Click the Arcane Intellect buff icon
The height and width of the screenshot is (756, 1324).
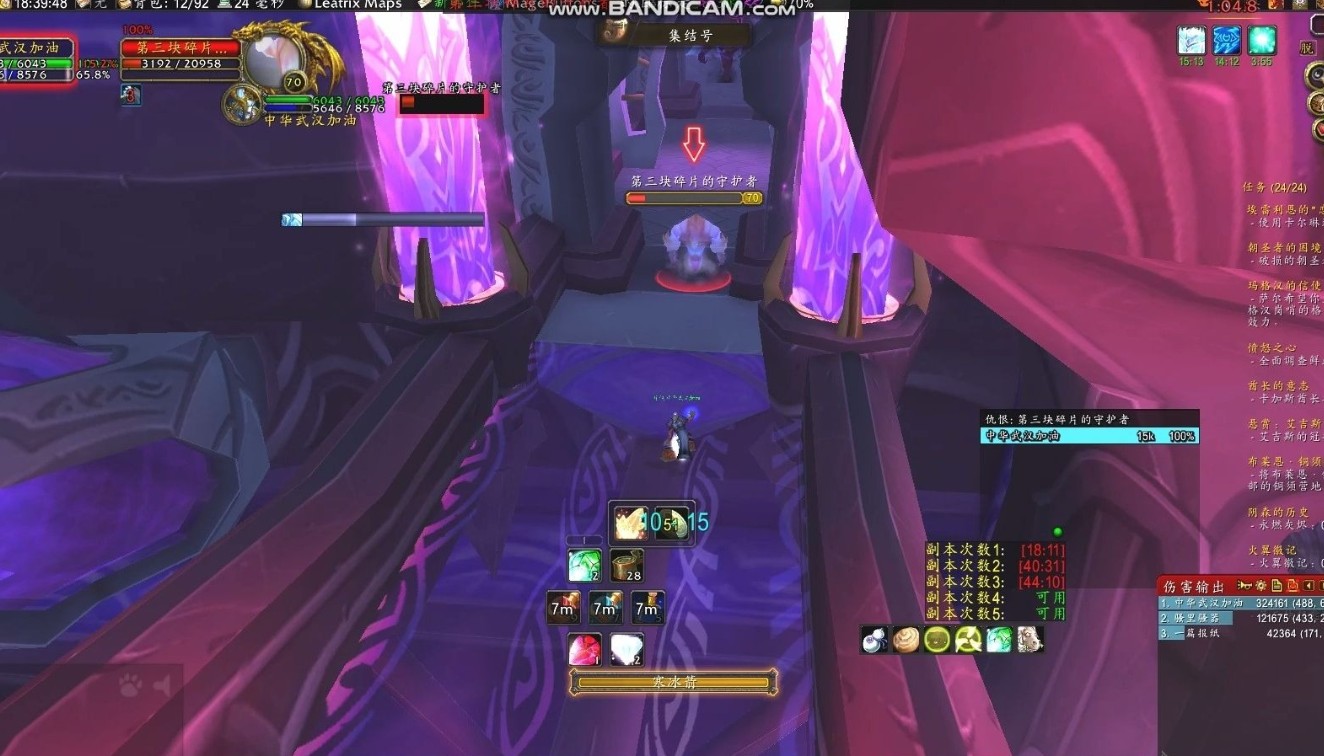1227,41
